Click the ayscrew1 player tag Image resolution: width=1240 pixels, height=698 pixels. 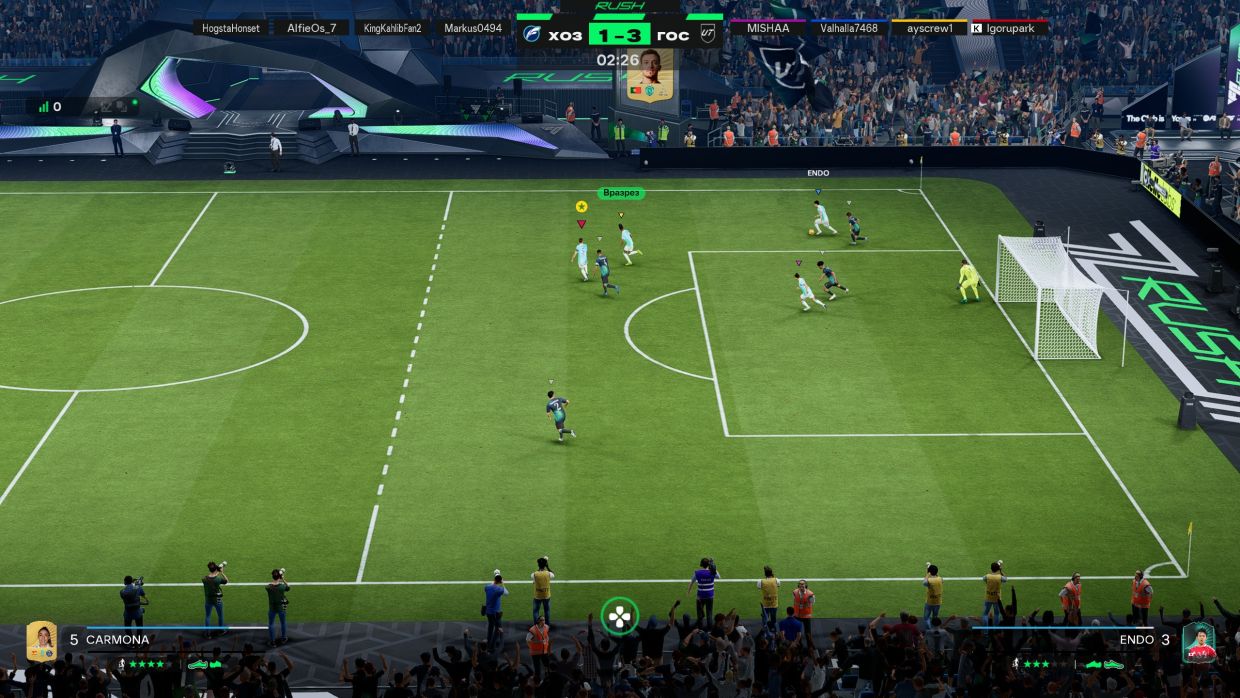coord(929,28)
